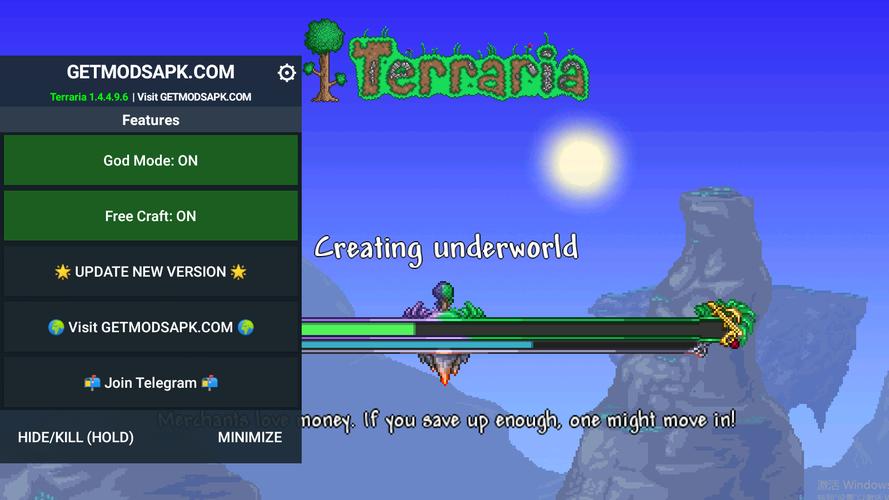Open the mod menu gear settings

[287, 73]
